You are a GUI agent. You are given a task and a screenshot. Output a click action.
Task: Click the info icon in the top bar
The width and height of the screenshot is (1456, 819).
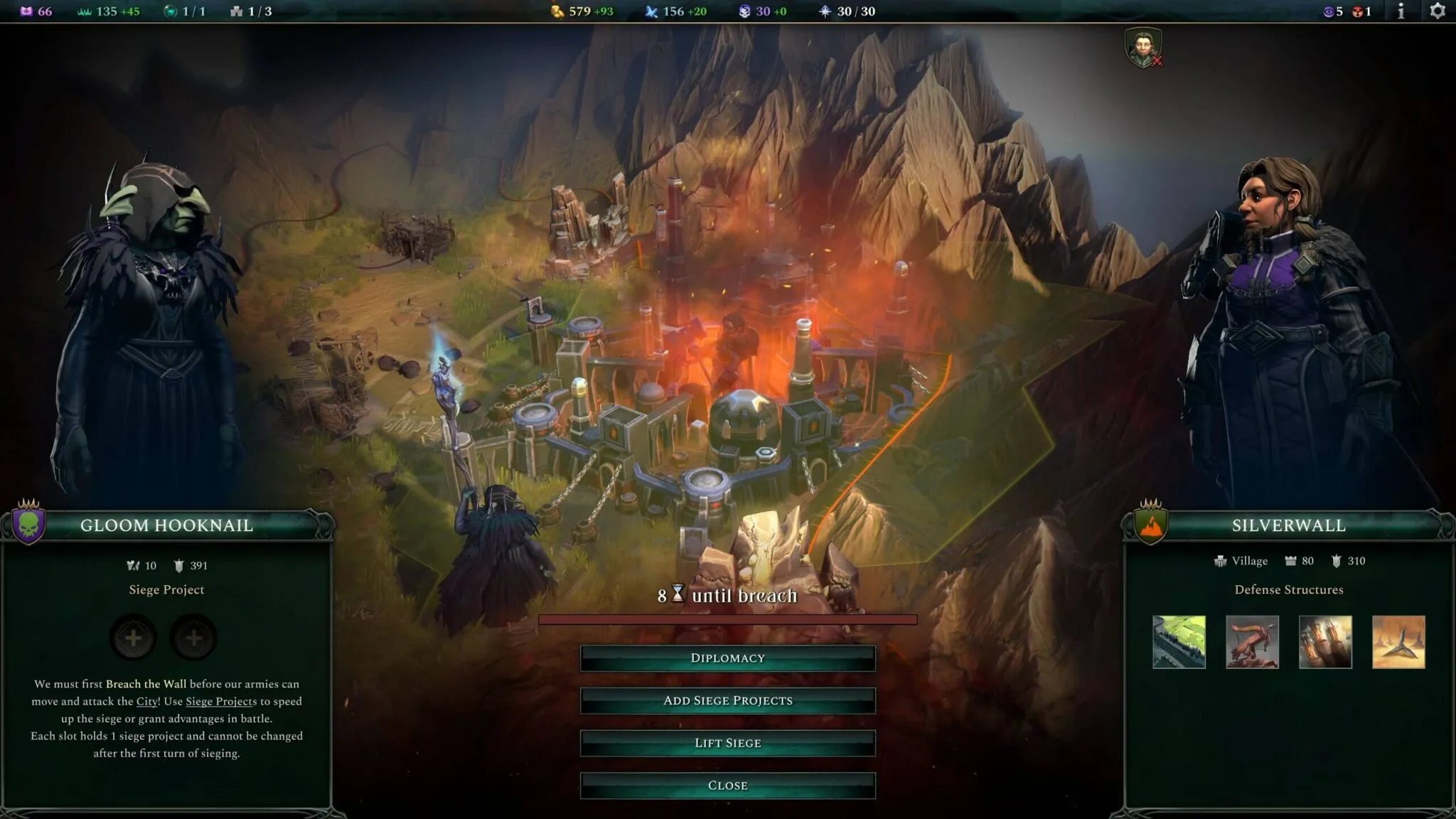pyautogui.click(x=1399, y=11)
